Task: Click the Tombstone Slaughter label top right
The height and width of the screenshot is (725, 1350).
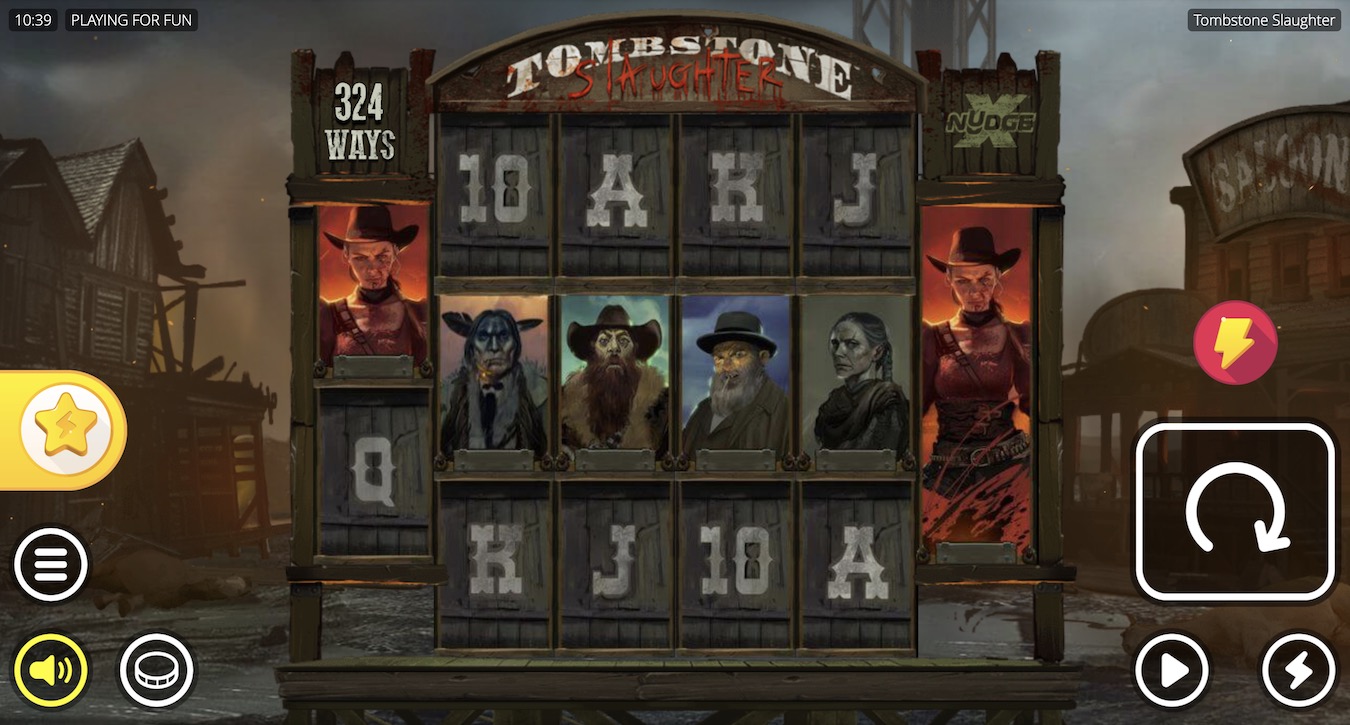Action: (1262, 19)
